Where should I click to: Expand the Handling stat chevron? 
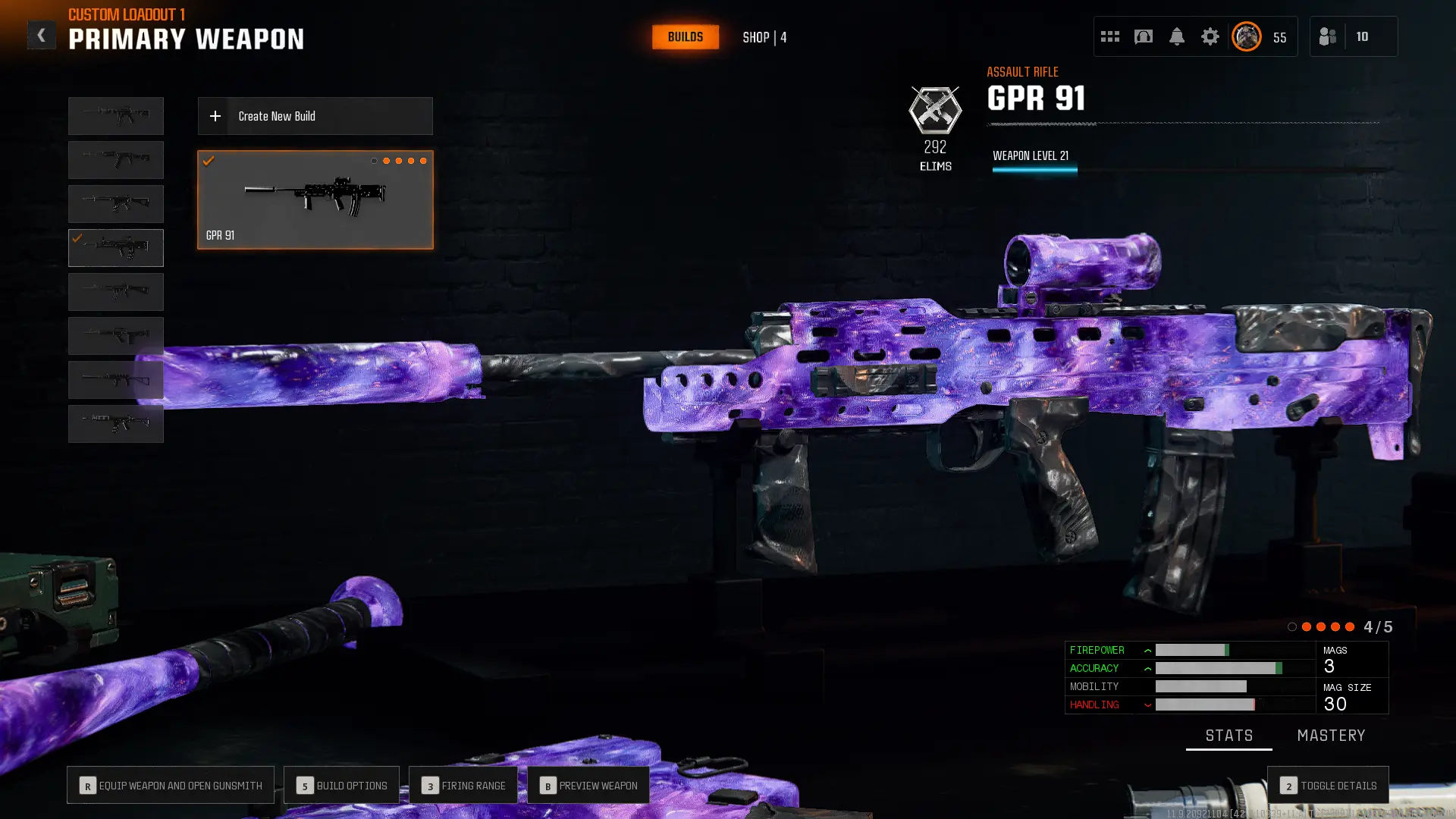(1147, 704)
